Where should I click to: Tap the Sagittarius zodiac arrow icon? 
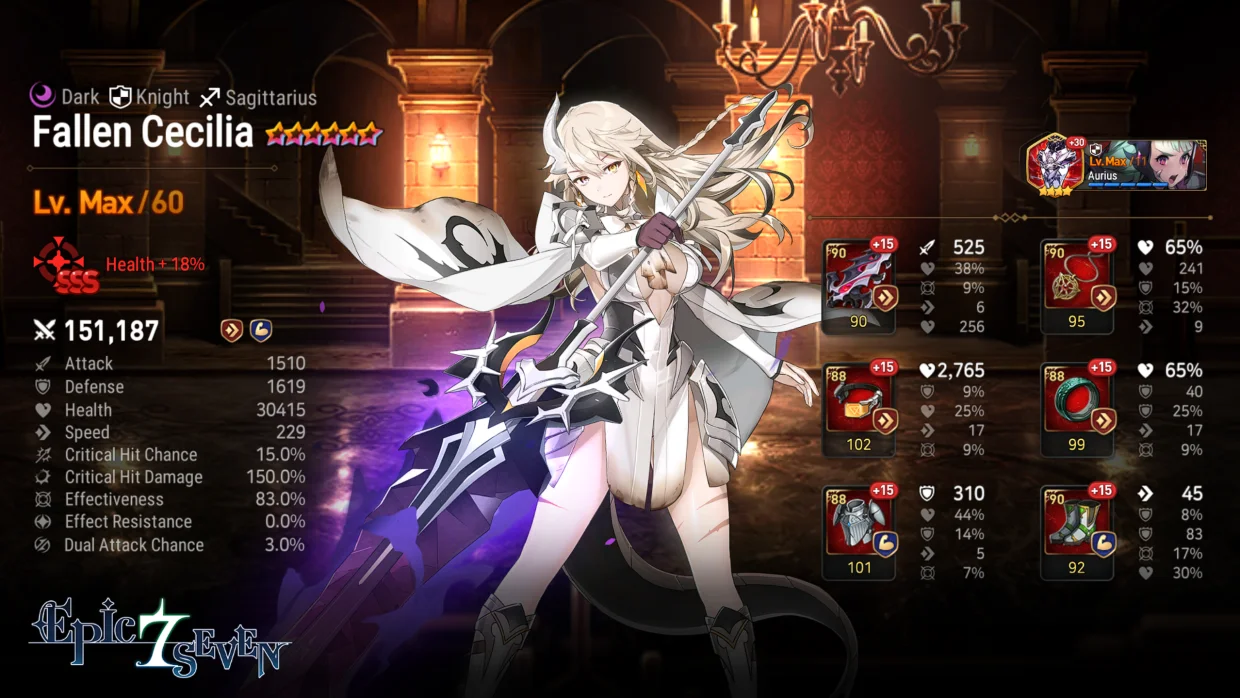point(209,97)
